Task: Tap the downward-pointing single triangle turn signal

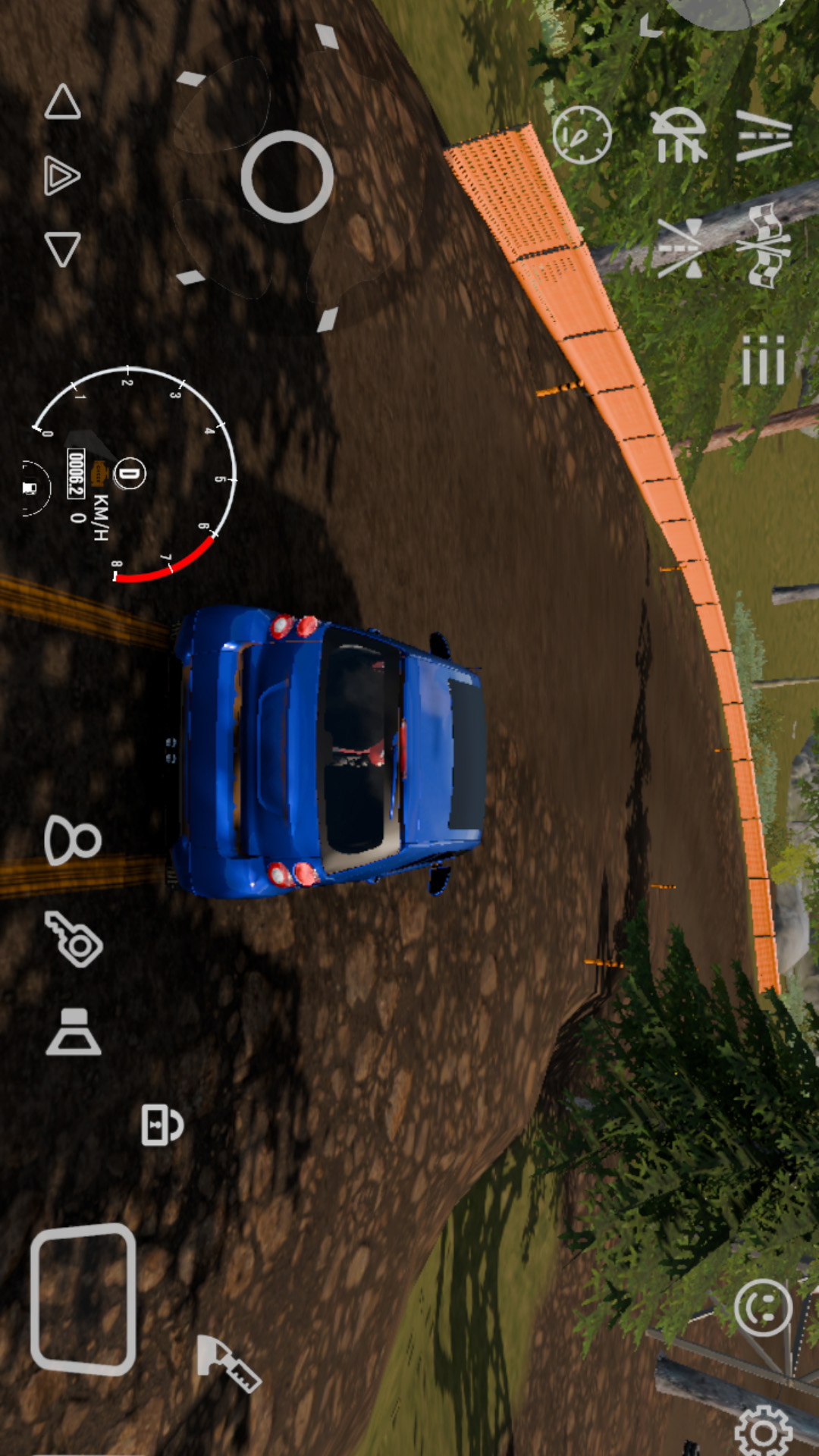Action: click(x=62, y=248)
